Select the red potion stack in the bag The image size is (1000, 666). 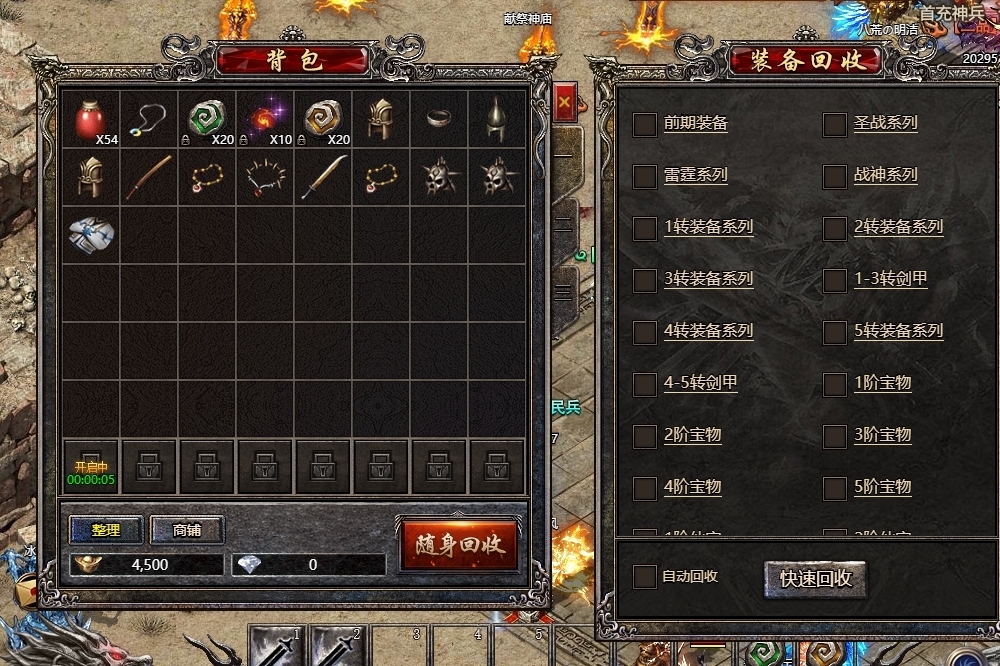point(91,120)
